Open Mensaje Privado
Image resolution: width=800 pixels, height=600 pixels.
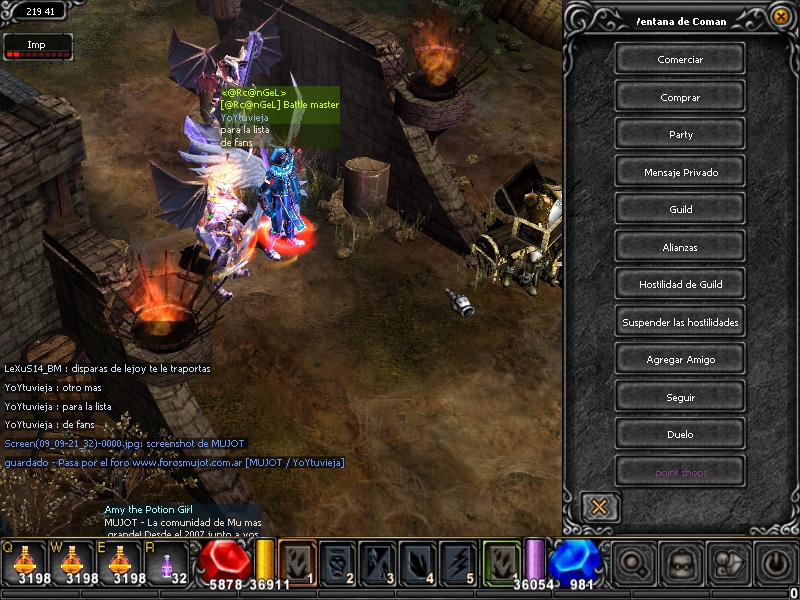pos(680,172)
